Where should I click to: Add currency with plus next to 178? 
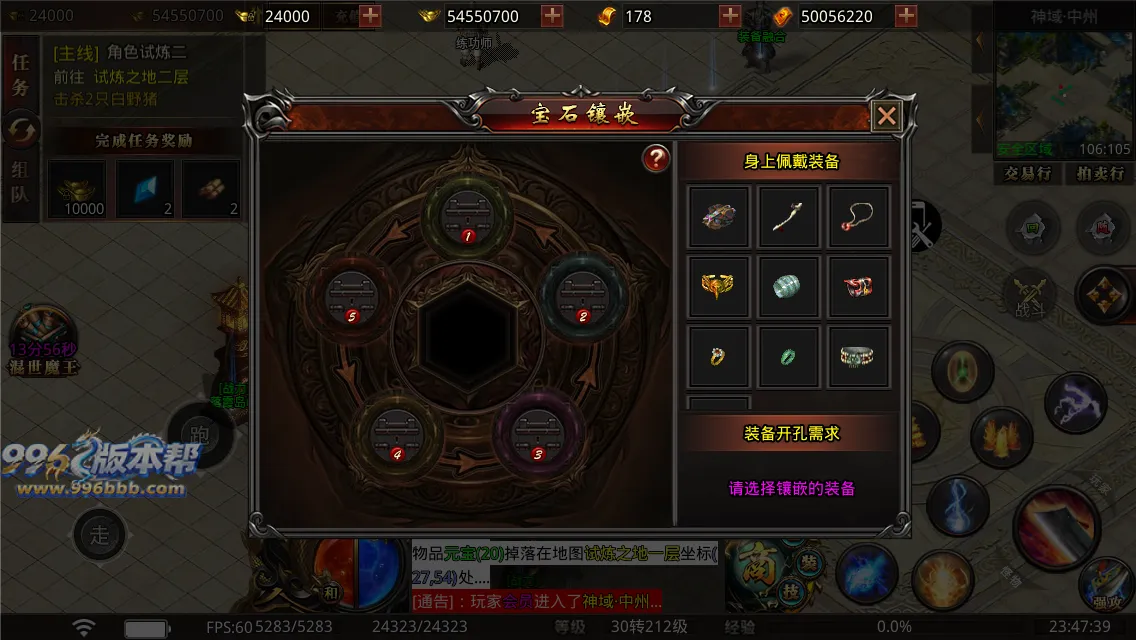[730, 16]
